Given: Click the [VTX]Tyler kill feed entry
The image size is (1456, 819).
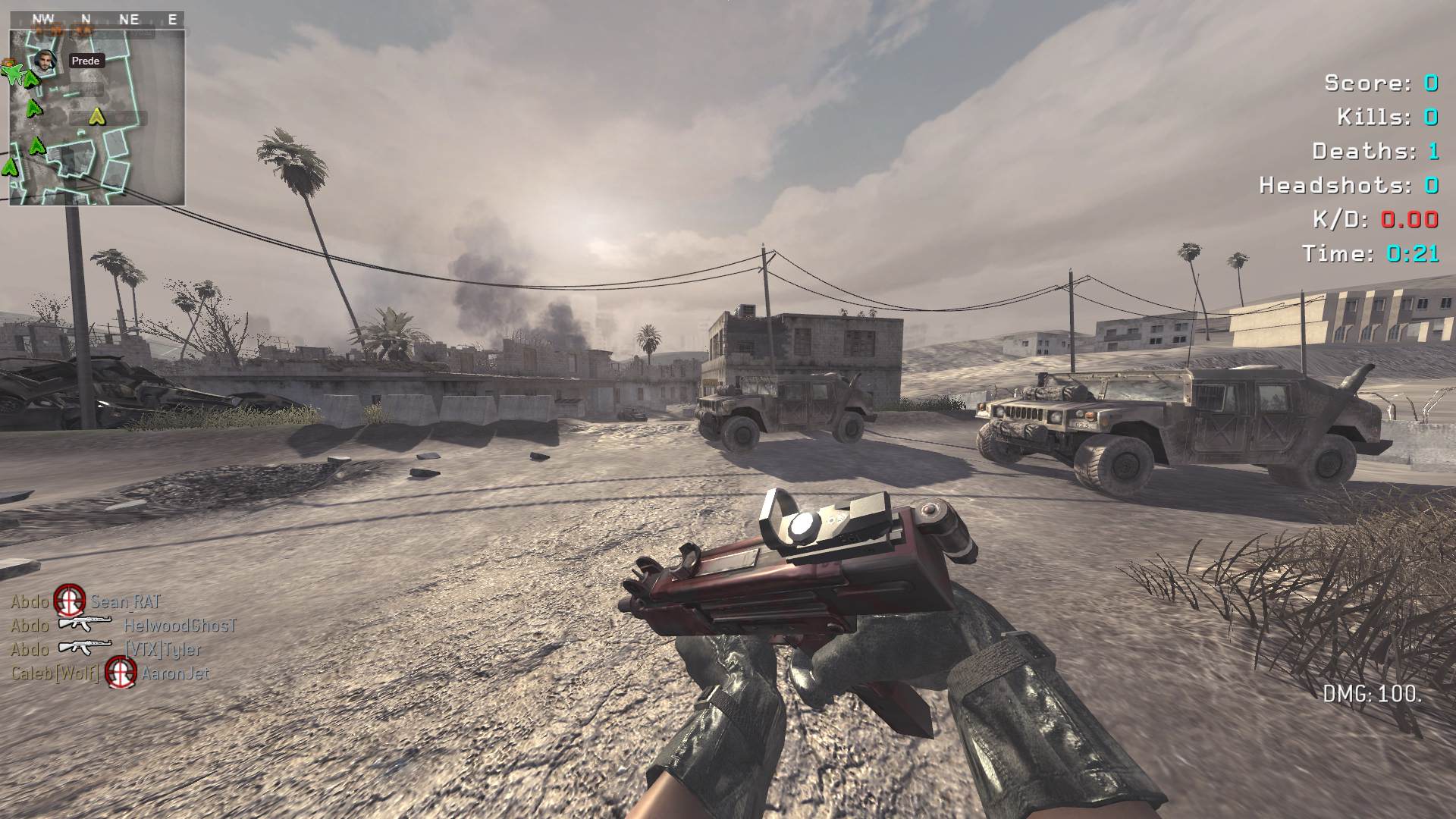Looking at the screenshot, I should click(106, 649).
